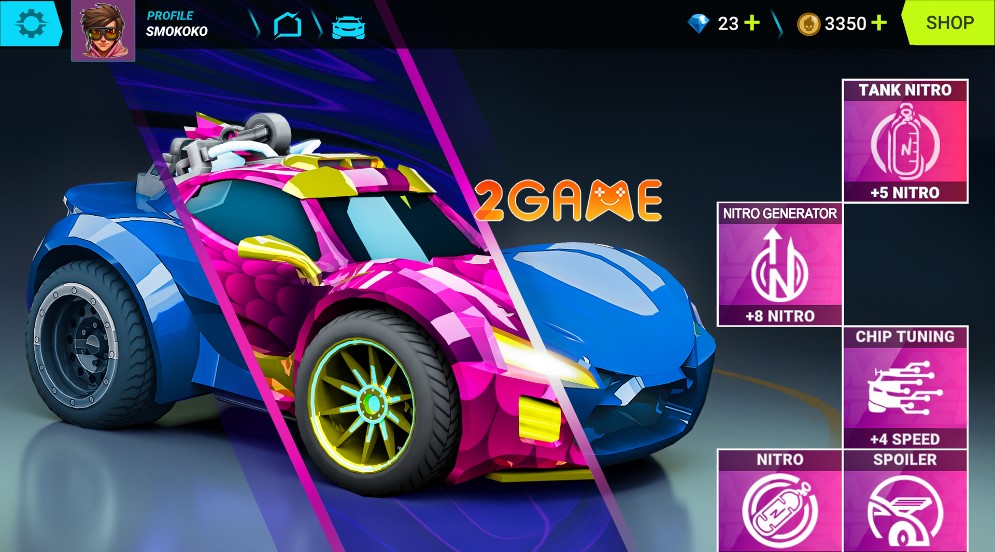
Task: Select the car icon in the top bar
Action: click(x=348, y=25)
